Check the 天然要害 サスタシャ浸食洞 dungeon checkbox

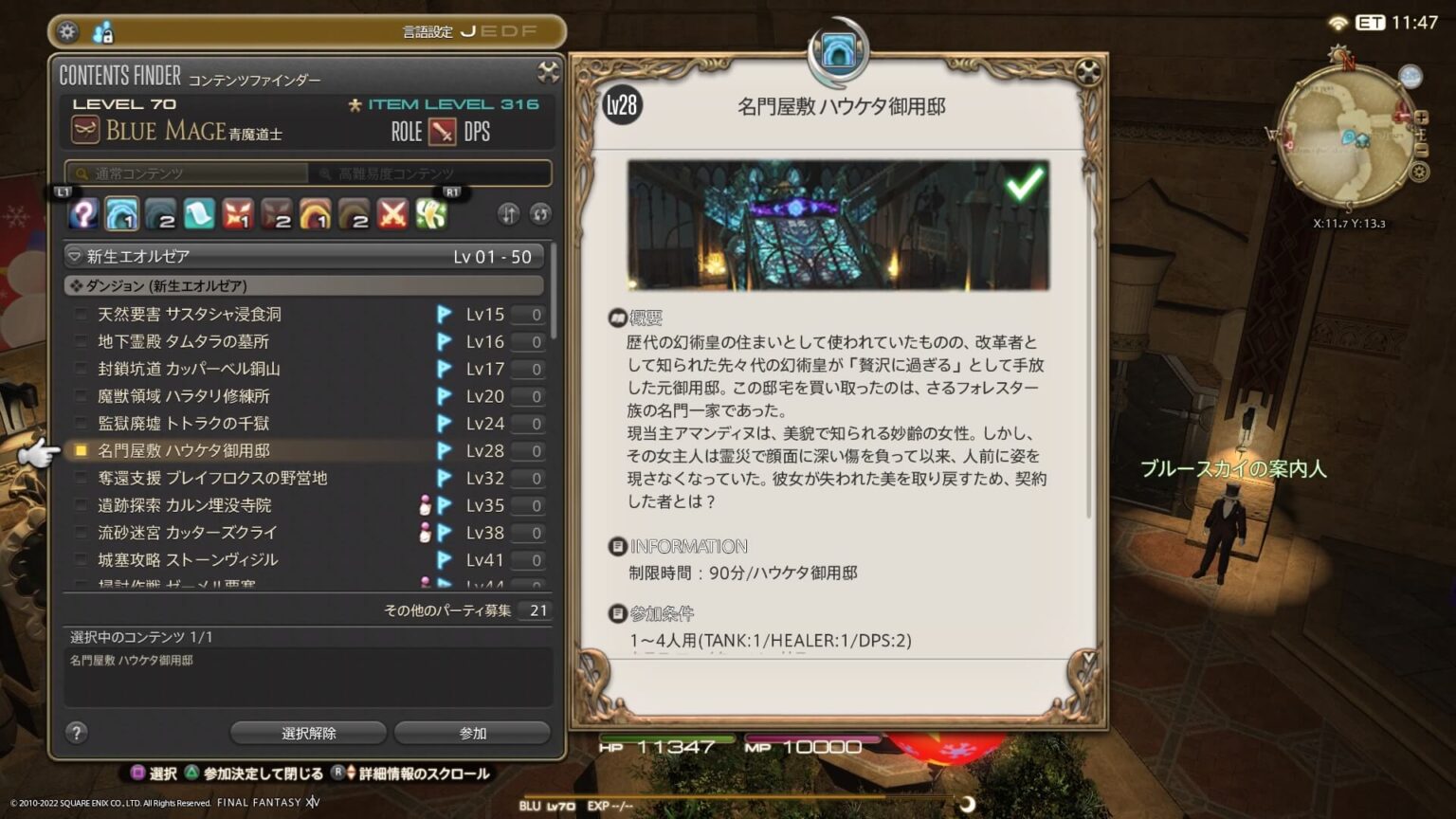[82, 314]
